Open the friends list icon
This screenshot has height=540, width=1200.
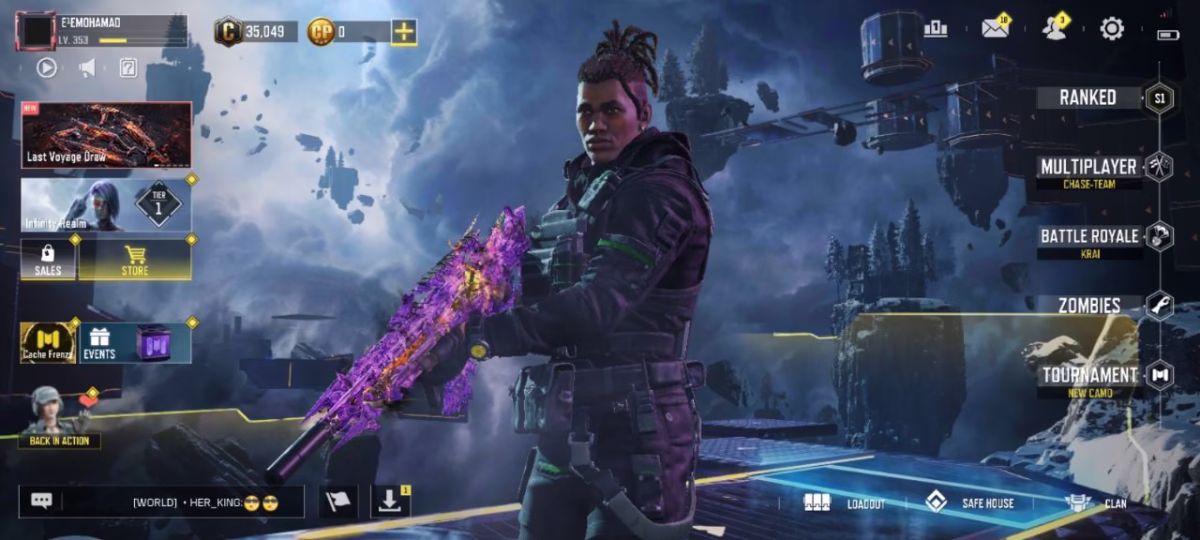tap(1054, 28)
